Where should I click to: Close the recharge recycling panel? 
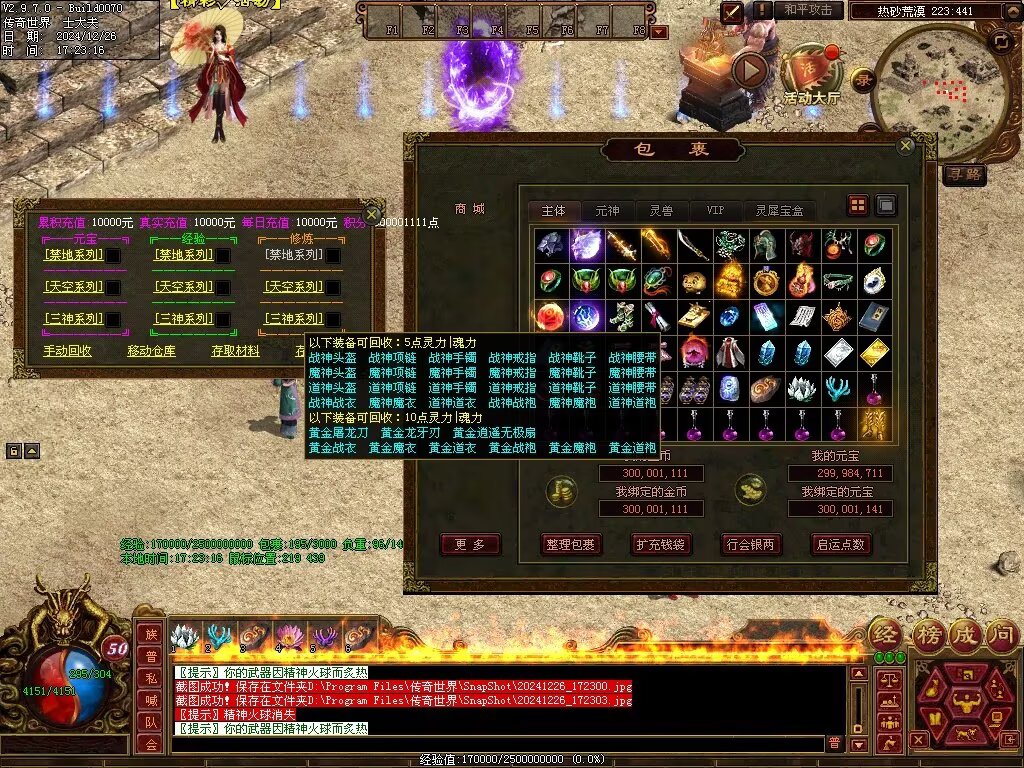(371, 213)
